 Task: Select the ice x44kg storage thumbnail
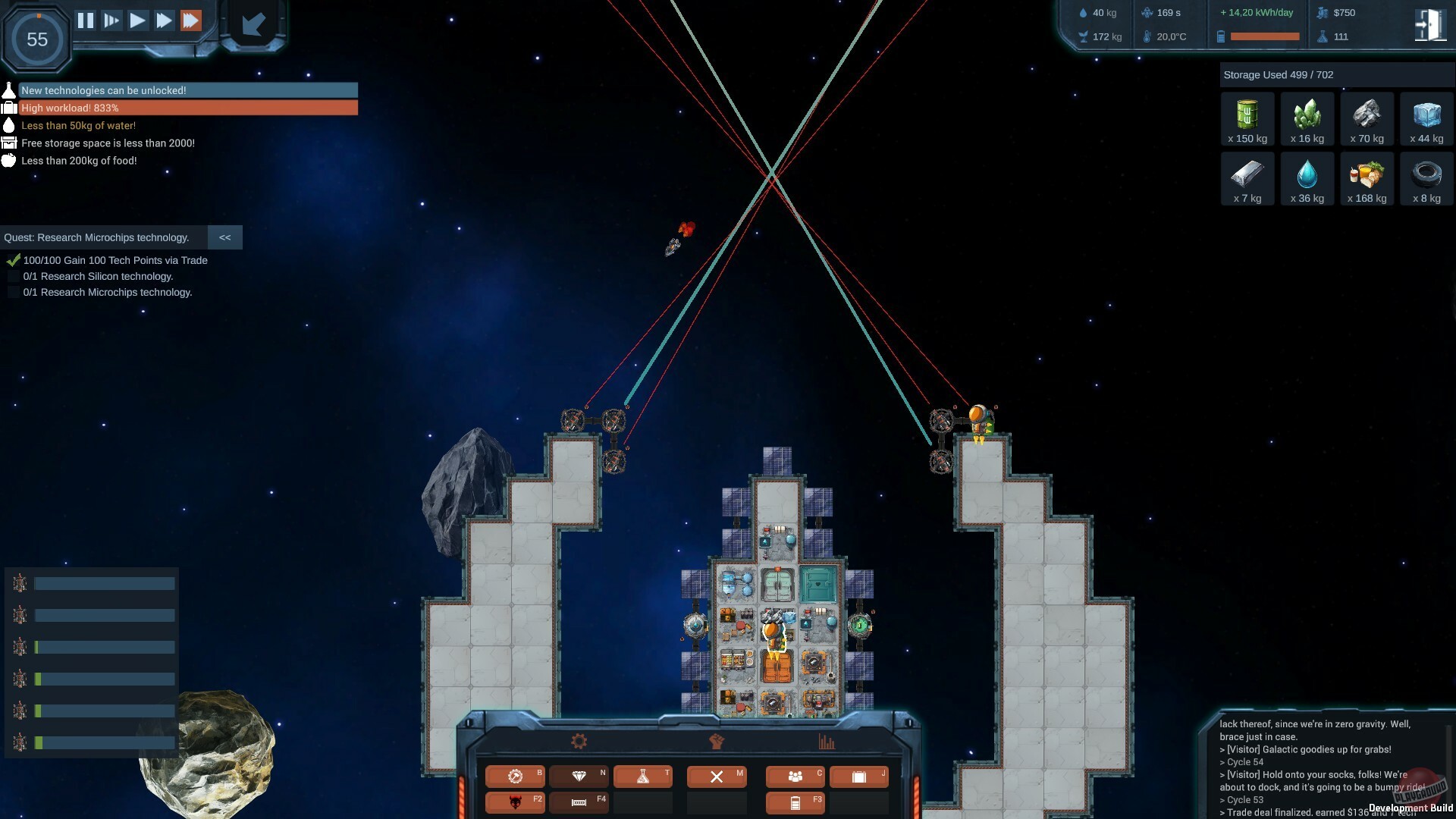[1426, 118]
